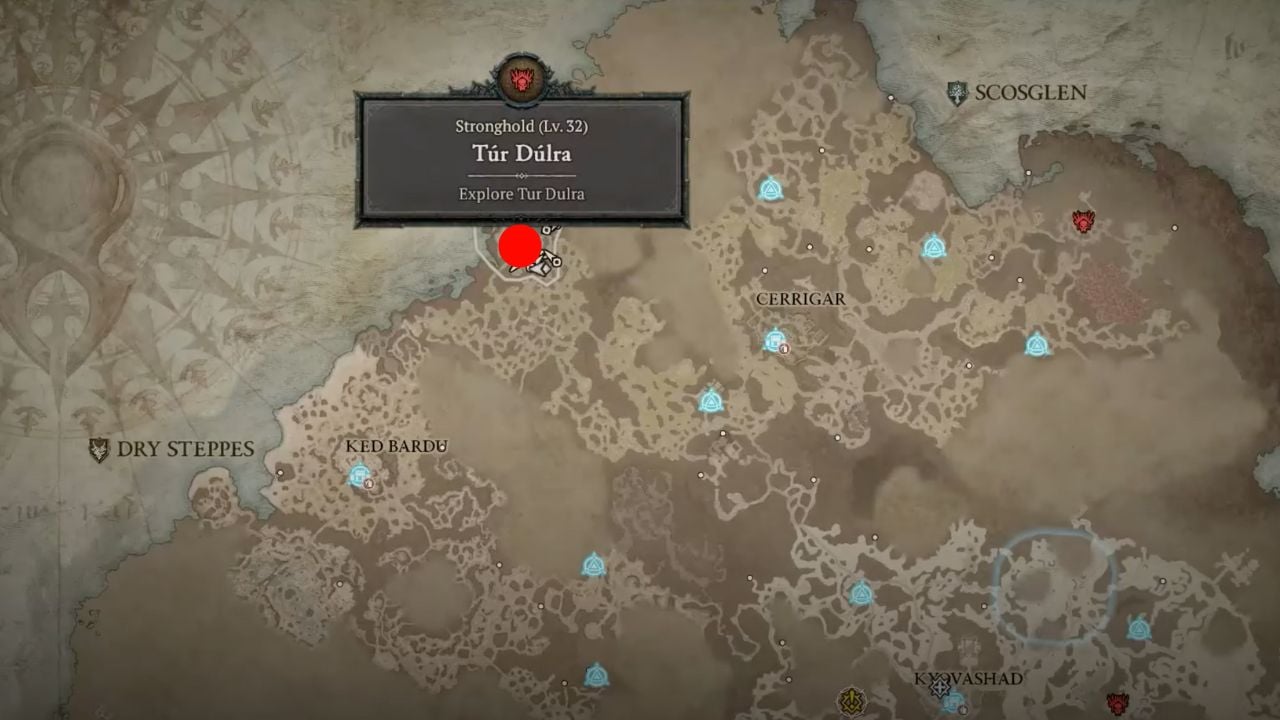Click the Kyovashad city waypoint icon
This screenshot has width=1280, height=720.
pos(952,703)
